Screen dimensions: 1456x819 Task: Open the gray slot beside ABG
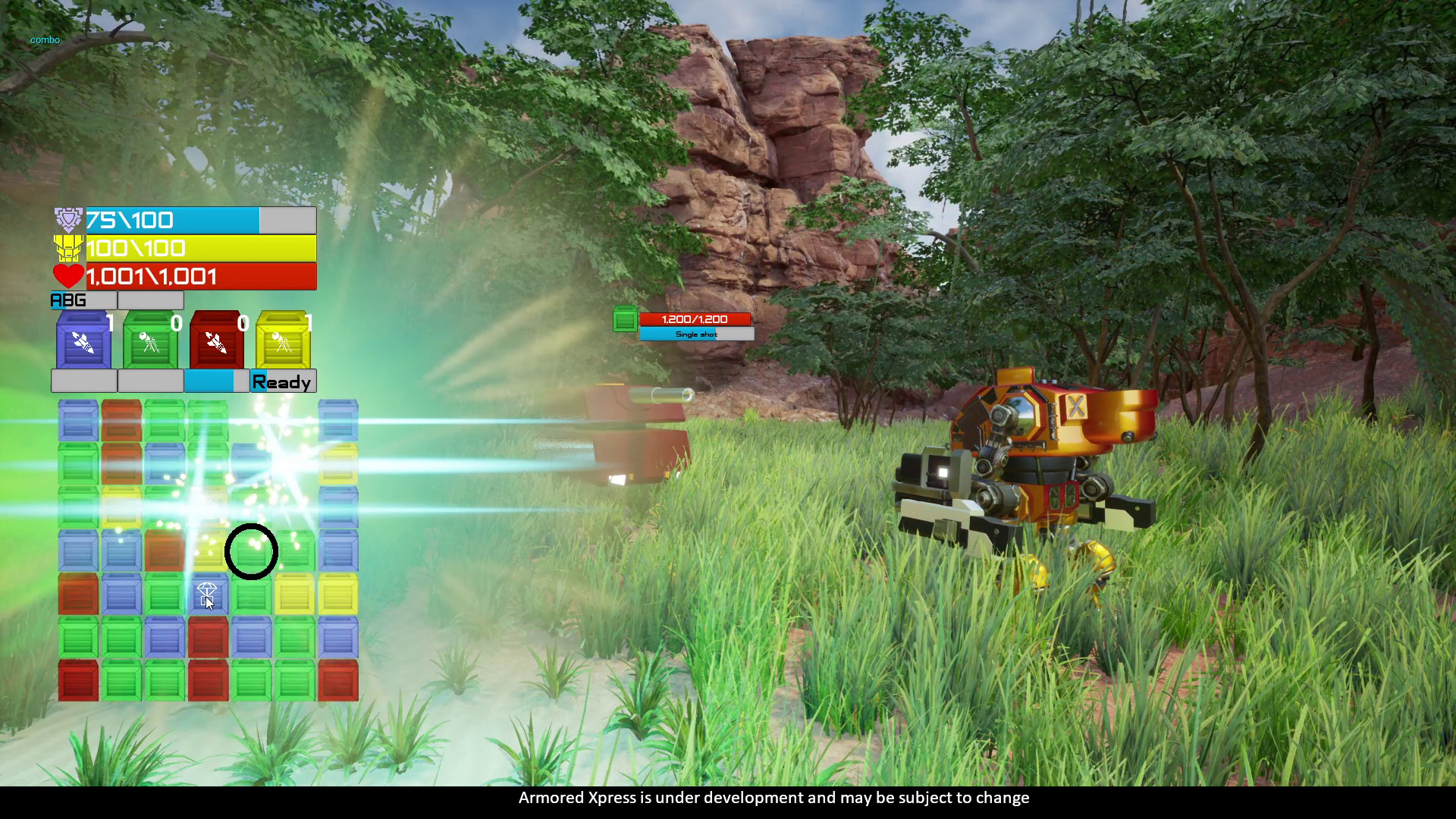click(x=150, y=300)
